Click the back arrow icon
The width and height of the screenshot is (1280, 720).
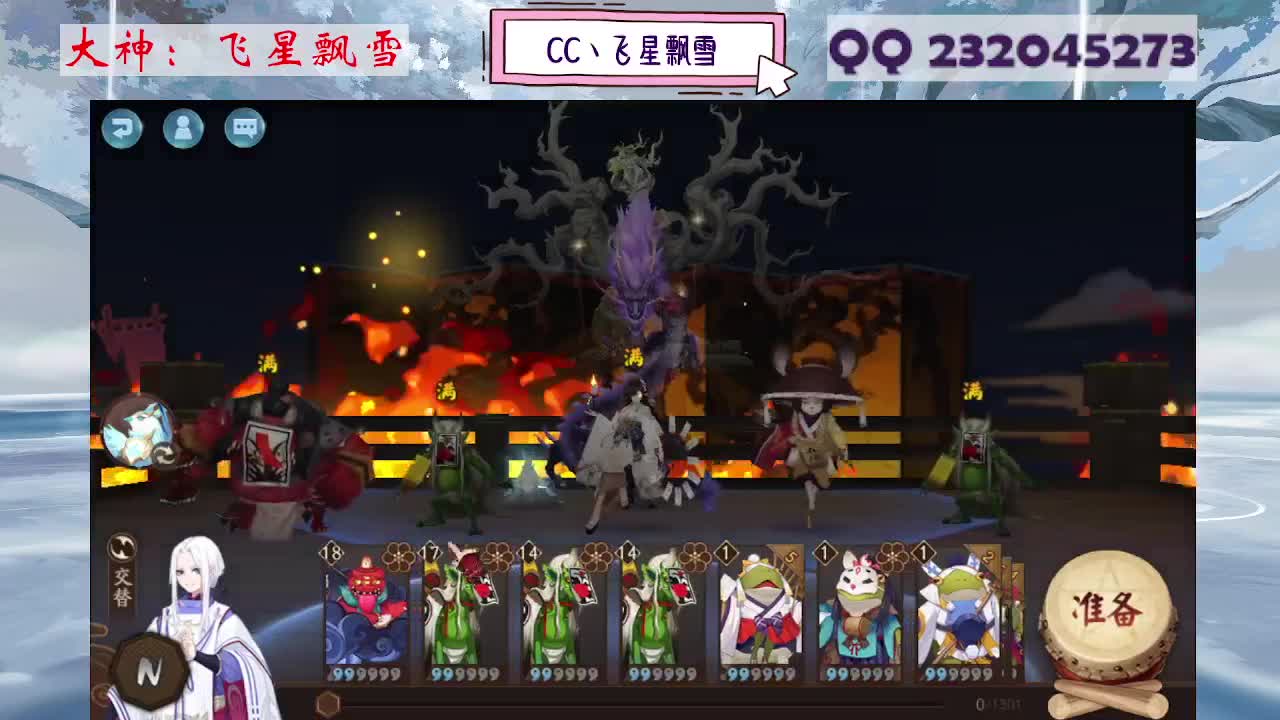coord(122,130)
